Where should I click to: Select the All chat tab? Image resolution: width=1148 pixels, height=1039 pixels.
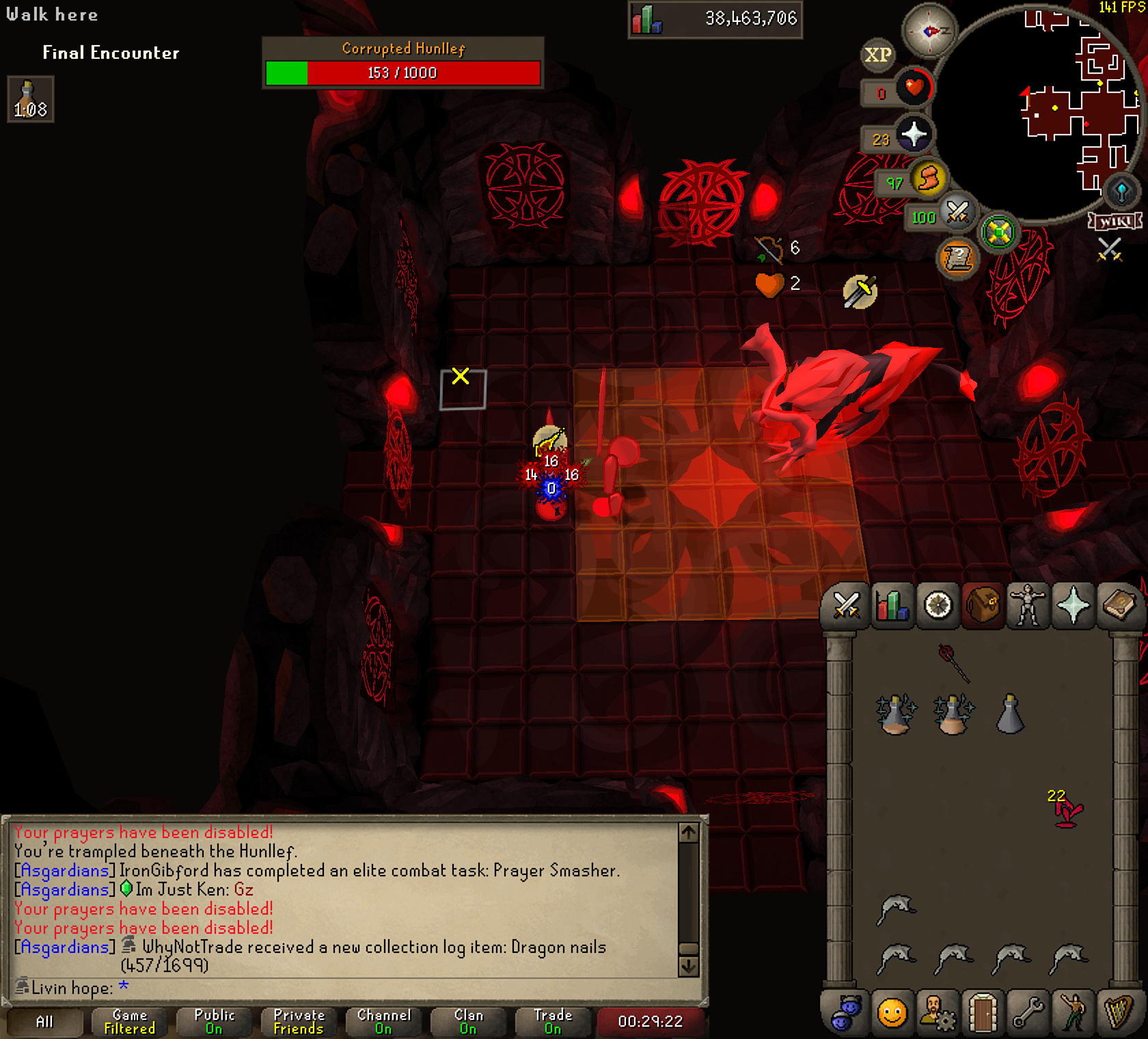(x=44, y=1021)
